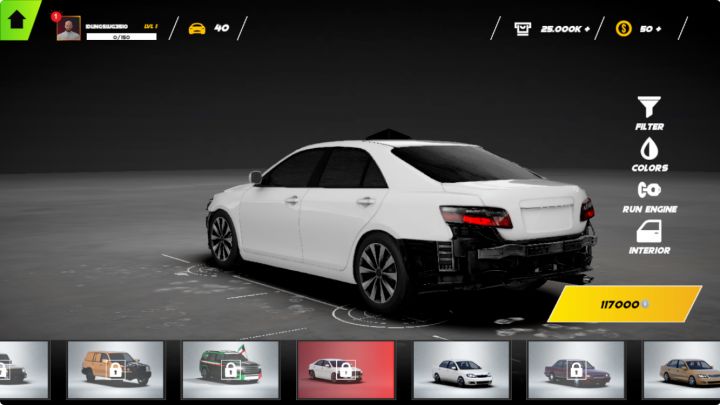720x405 pixels.
Task: Go back with the green home button
Action: click(x=17, y=18)
